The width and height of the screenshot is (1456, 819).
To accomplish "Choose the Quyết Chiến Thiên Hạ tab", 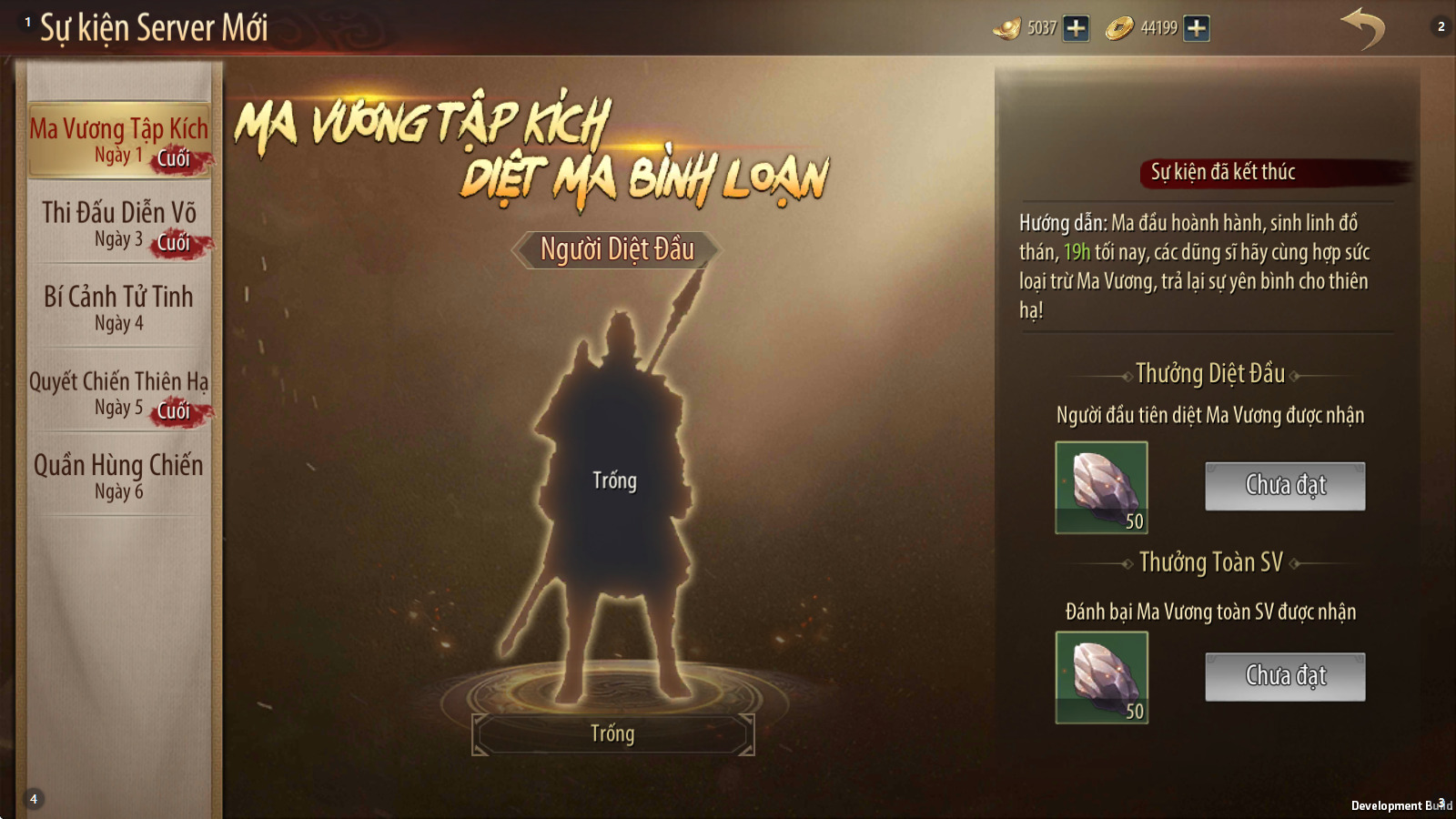I will click(119, 392).
